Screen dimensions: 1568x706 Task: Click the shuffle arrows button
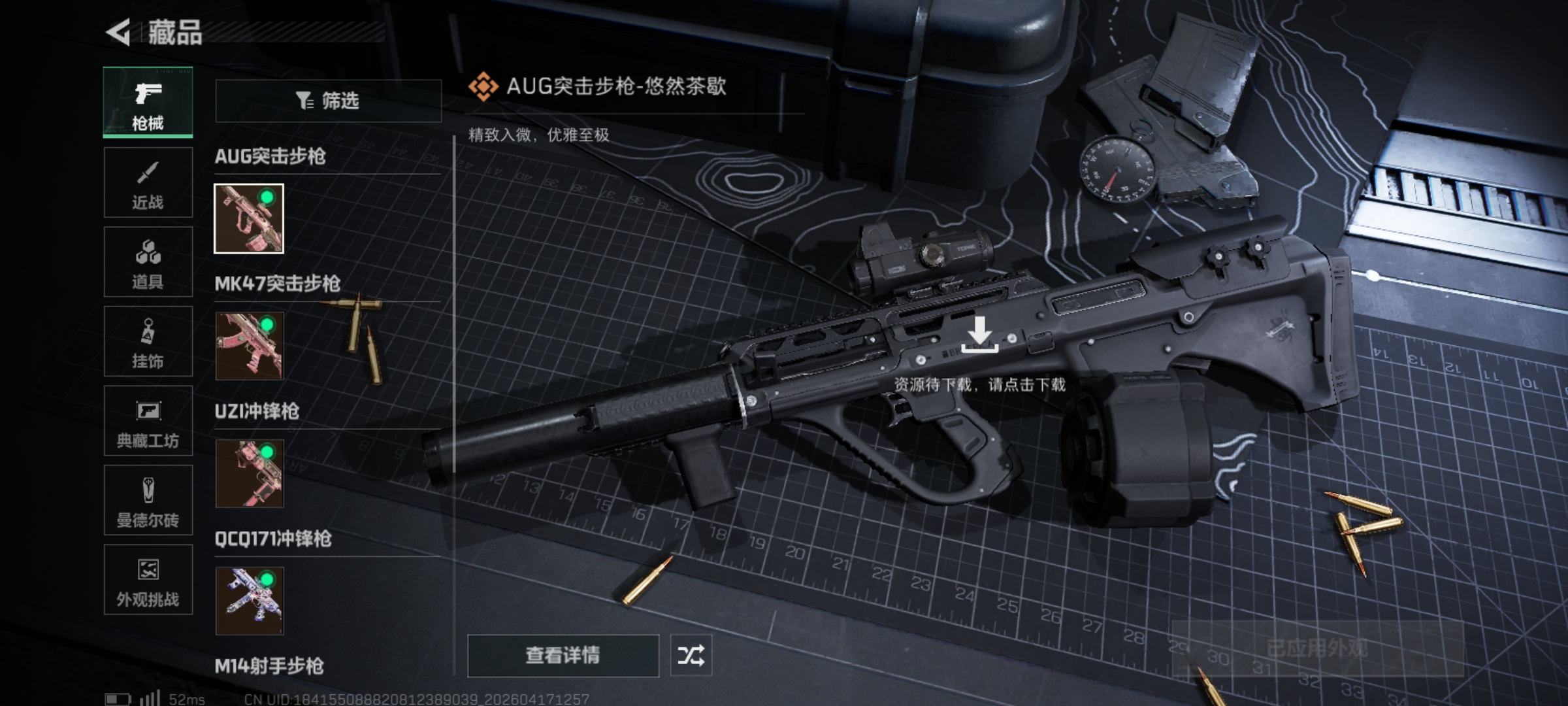(691, 656)
